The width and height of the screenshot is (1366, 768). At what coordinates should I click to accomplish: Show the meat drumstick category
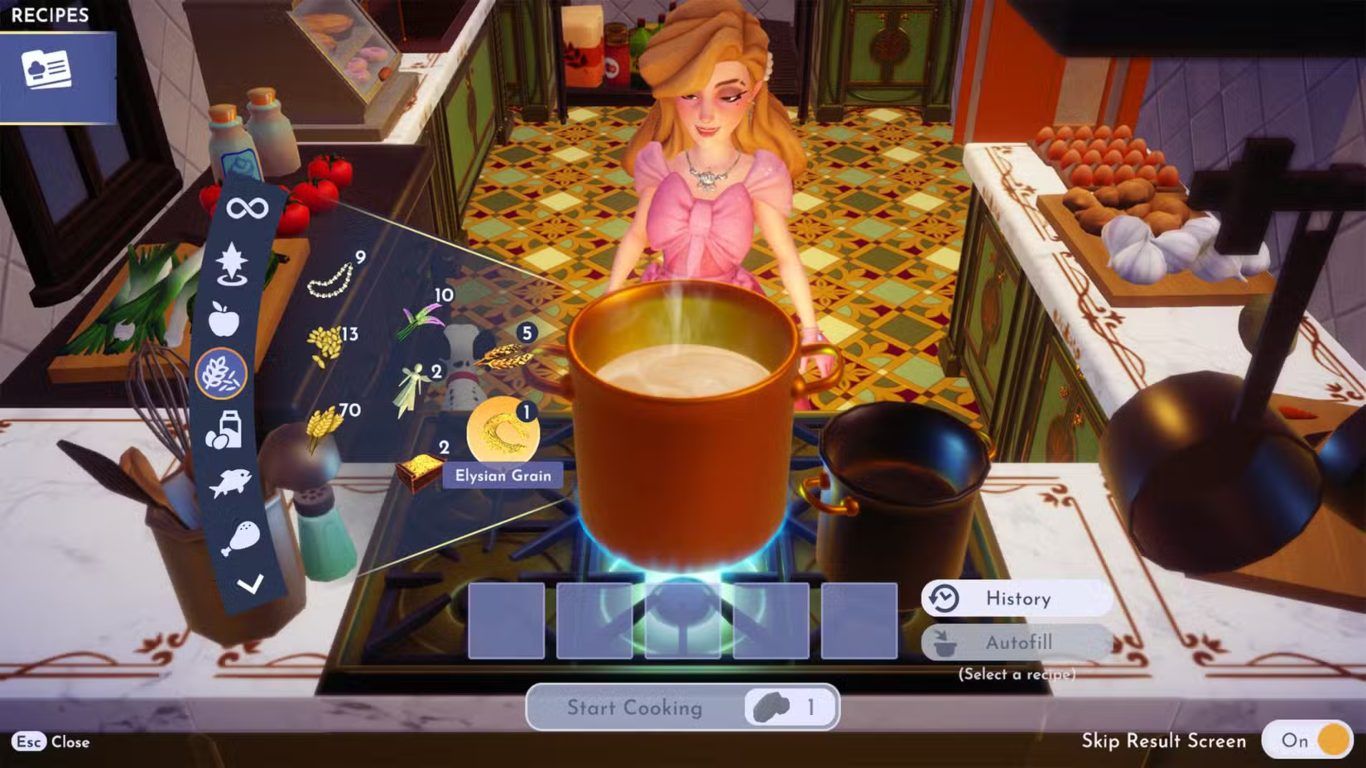pyautogui.click(x=239, y=537)
